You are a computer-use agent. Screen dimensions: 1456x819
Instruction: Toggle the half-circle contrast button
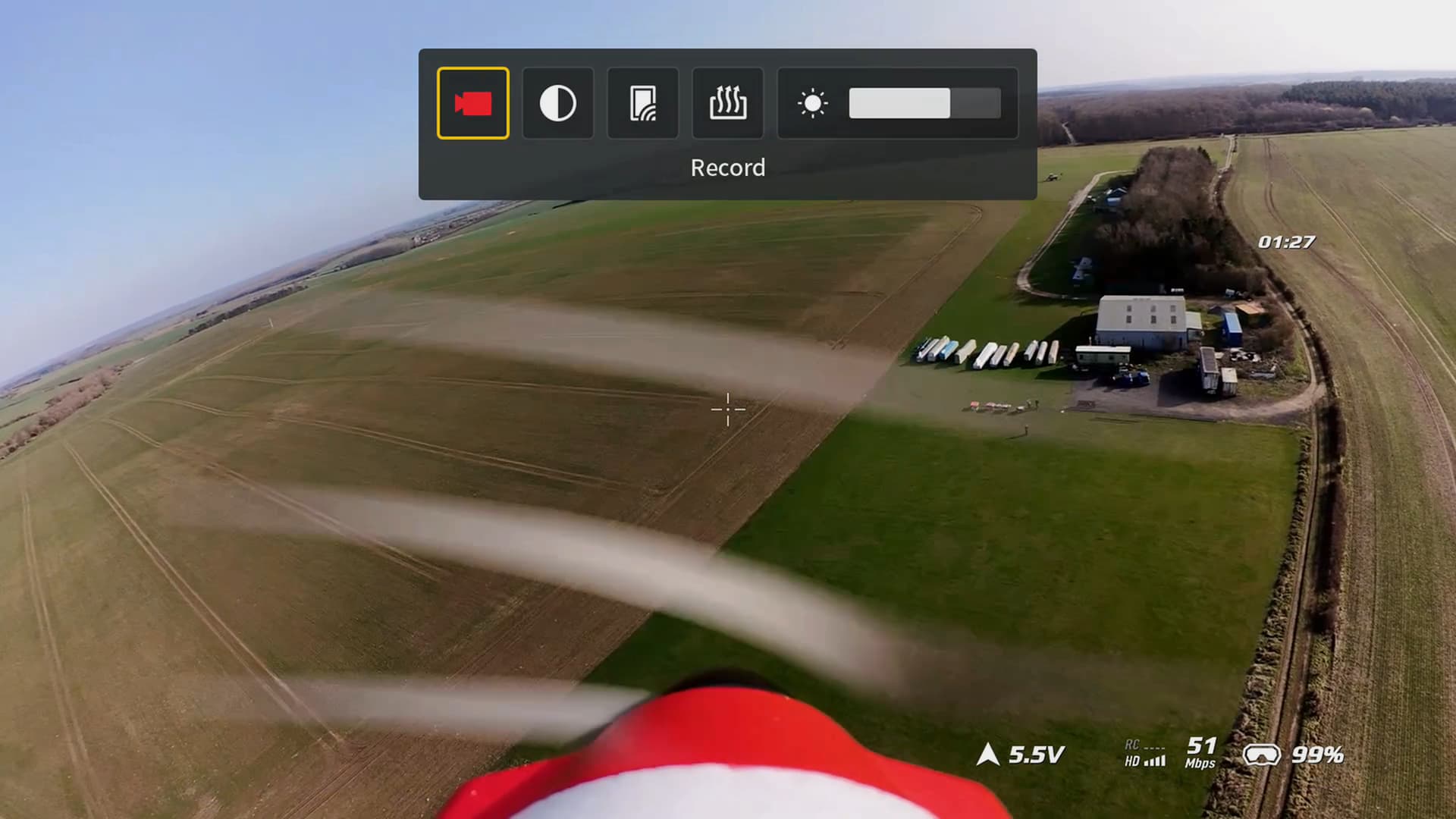point(557,103)
